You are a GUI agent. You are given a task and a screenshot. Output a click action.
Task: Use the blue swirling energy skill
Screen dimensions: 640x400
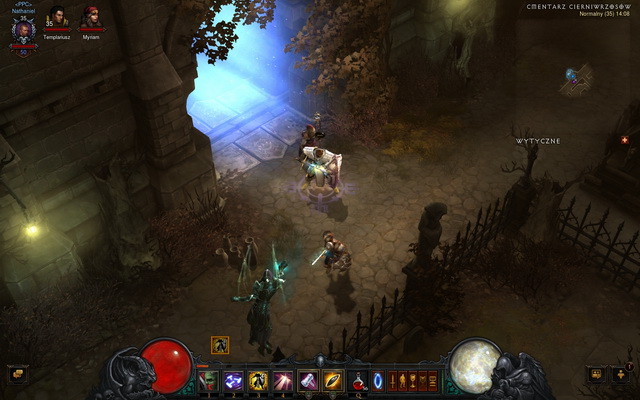[236, 380]
